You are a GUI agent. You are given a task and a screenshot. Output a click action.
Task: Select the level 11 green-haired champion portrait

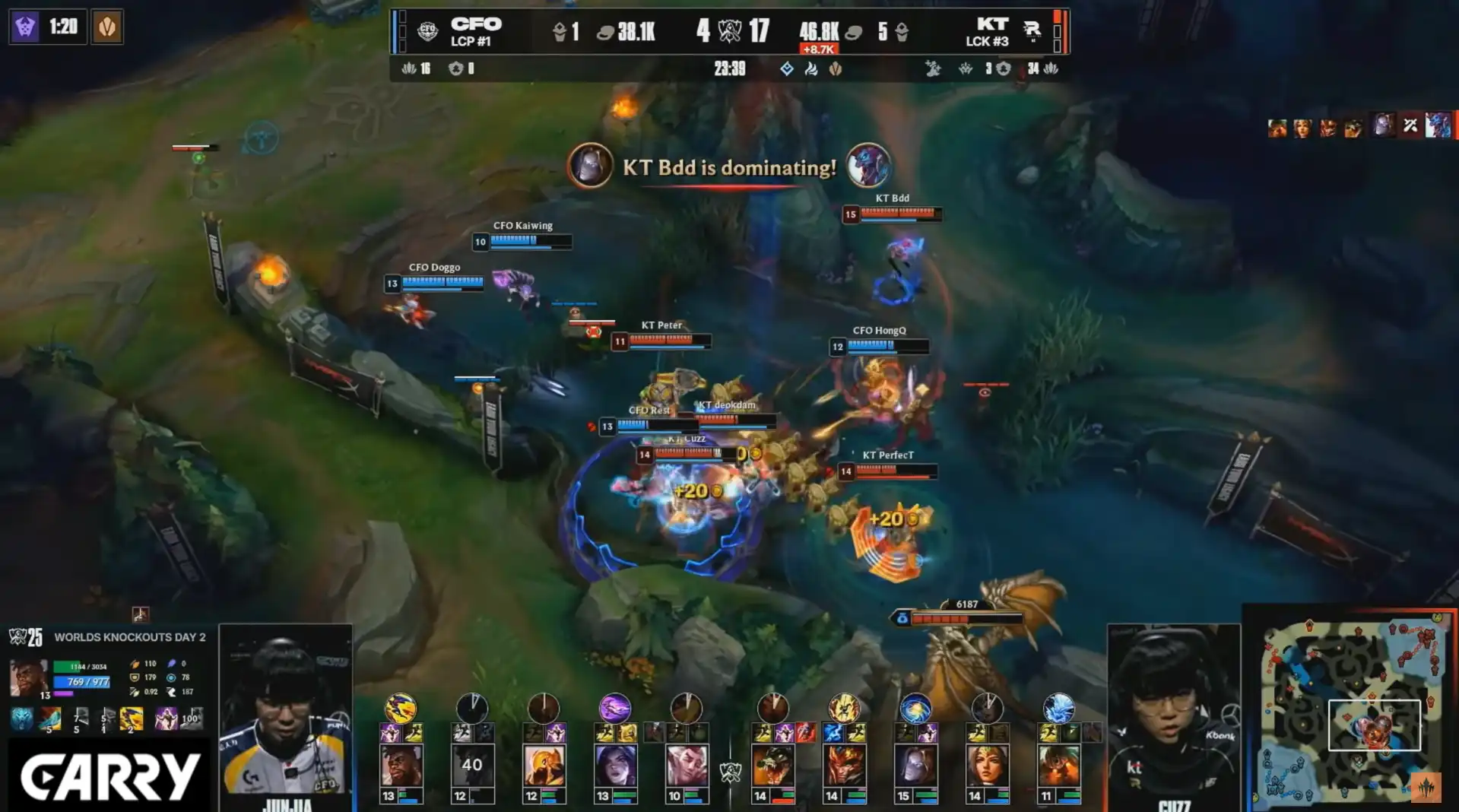[1058, 766]
